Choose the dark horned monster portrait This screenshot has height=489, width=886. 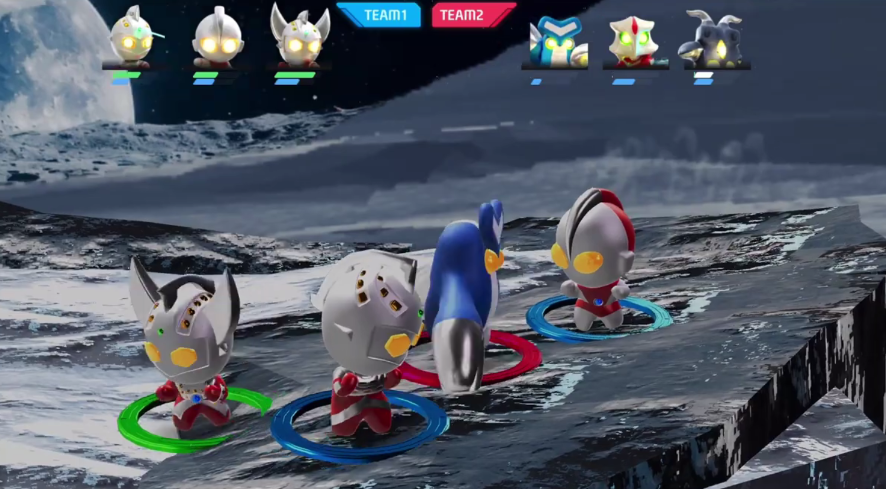point(714,40)
